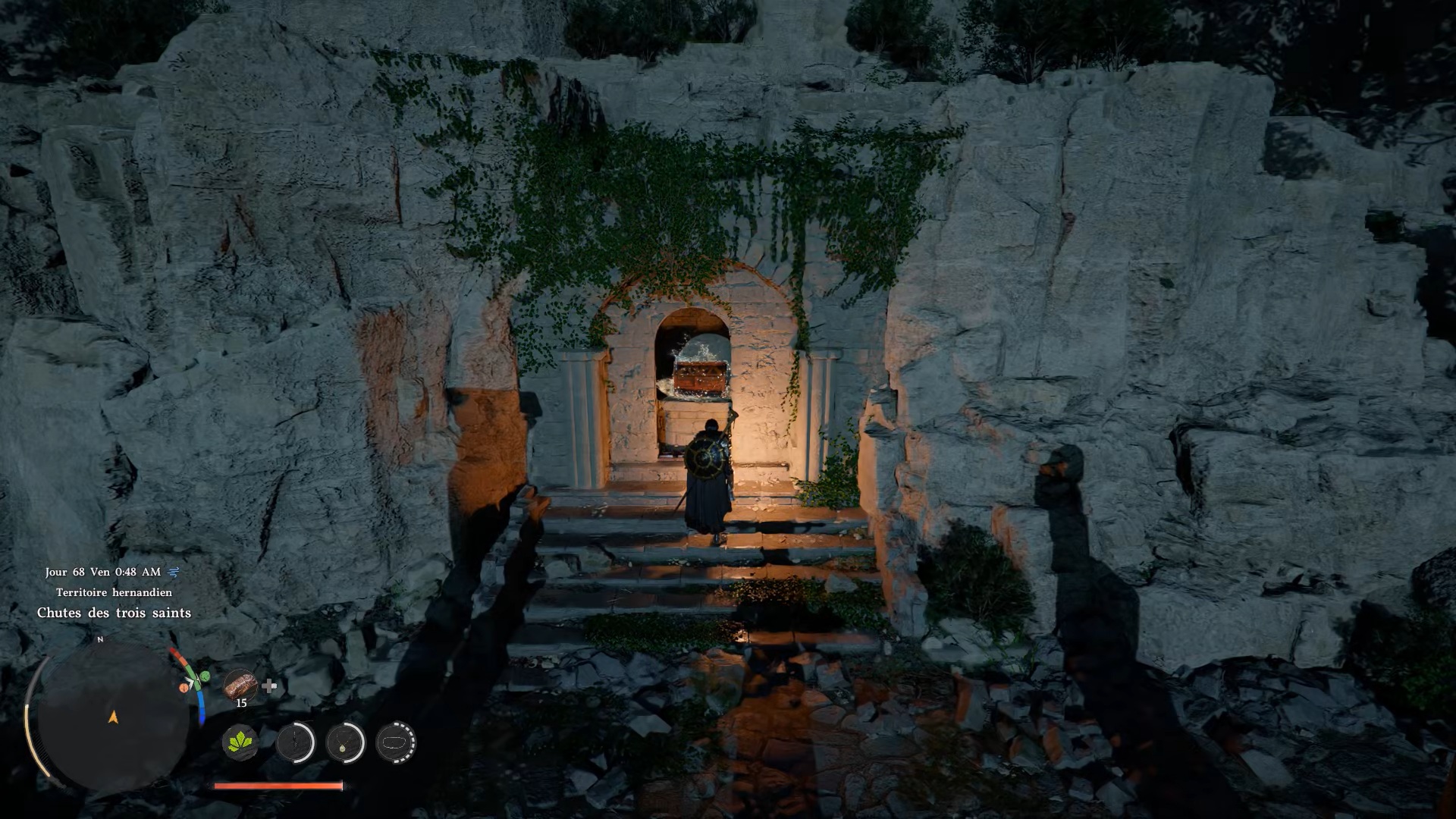
Task: Click the circular minimap
Action: click(x=113, y=717)
